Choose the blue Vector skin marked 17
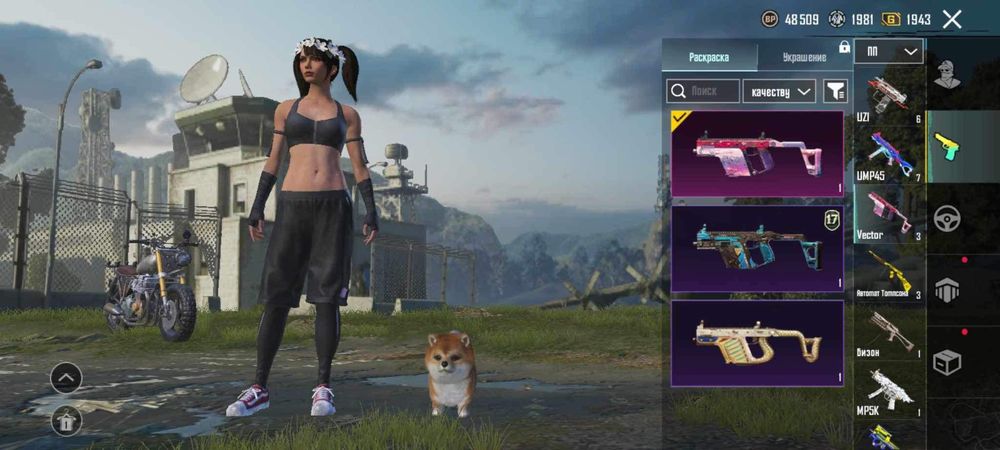This screenshot has width=1000, height=450. 757,249
